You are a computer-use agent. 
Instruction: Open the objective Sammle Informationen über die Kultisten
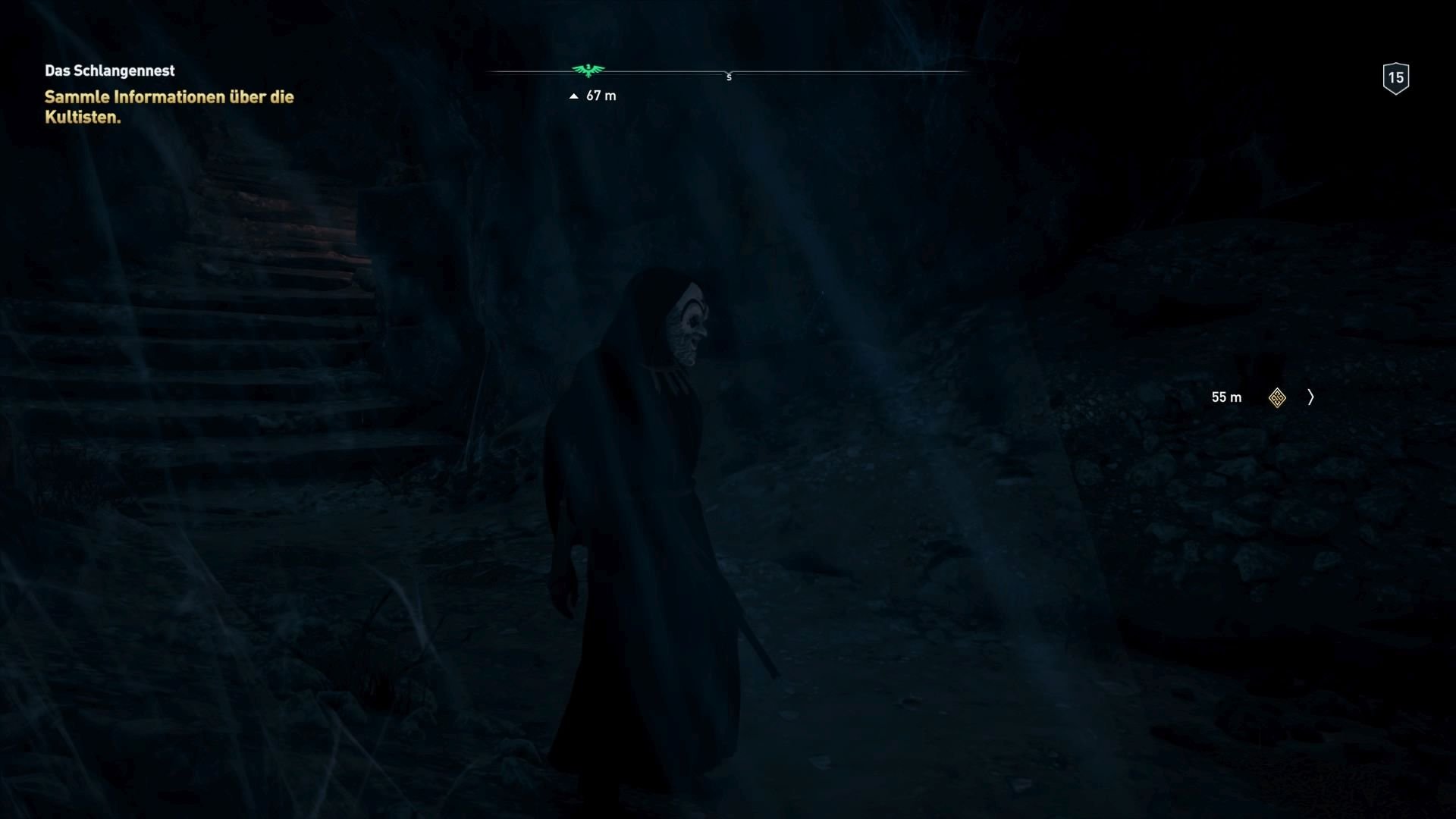click(168, 106)
